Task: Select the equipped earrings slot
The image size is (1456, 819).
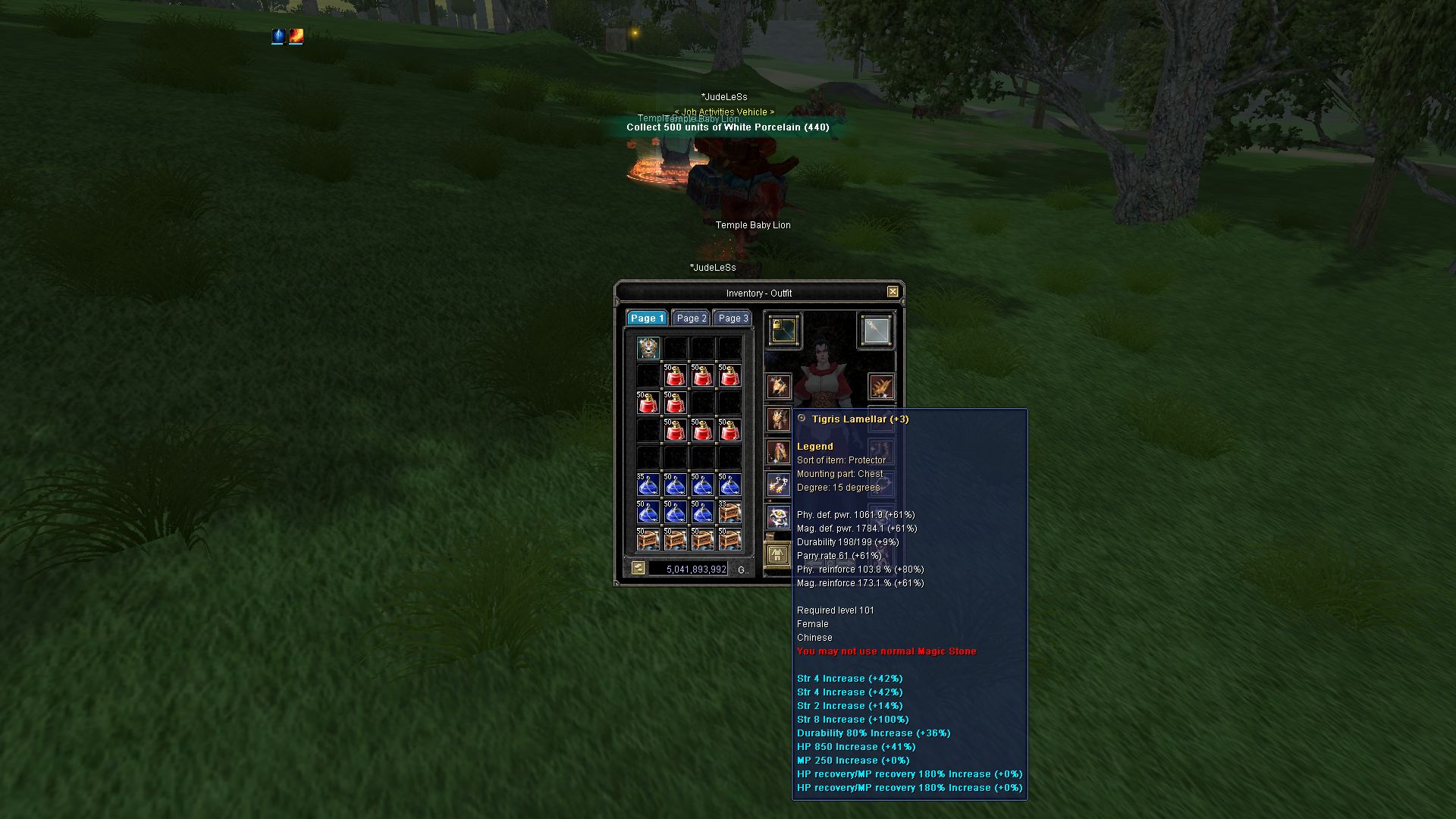Action: pos(779,485)
